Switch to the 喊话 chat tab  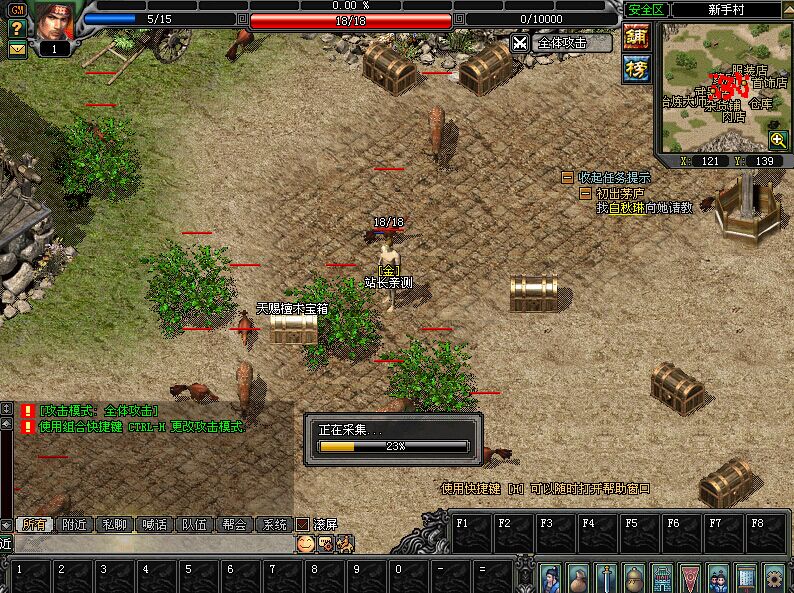pos(155,524)
